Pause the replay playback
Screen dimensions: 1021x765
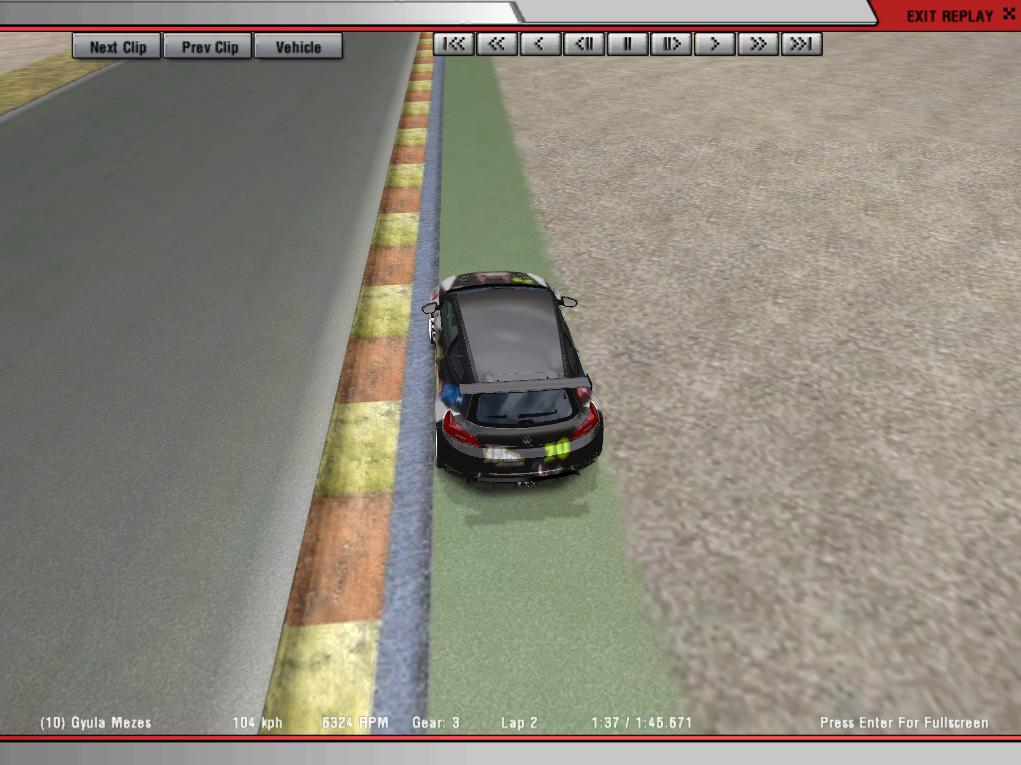click(628, 44)
